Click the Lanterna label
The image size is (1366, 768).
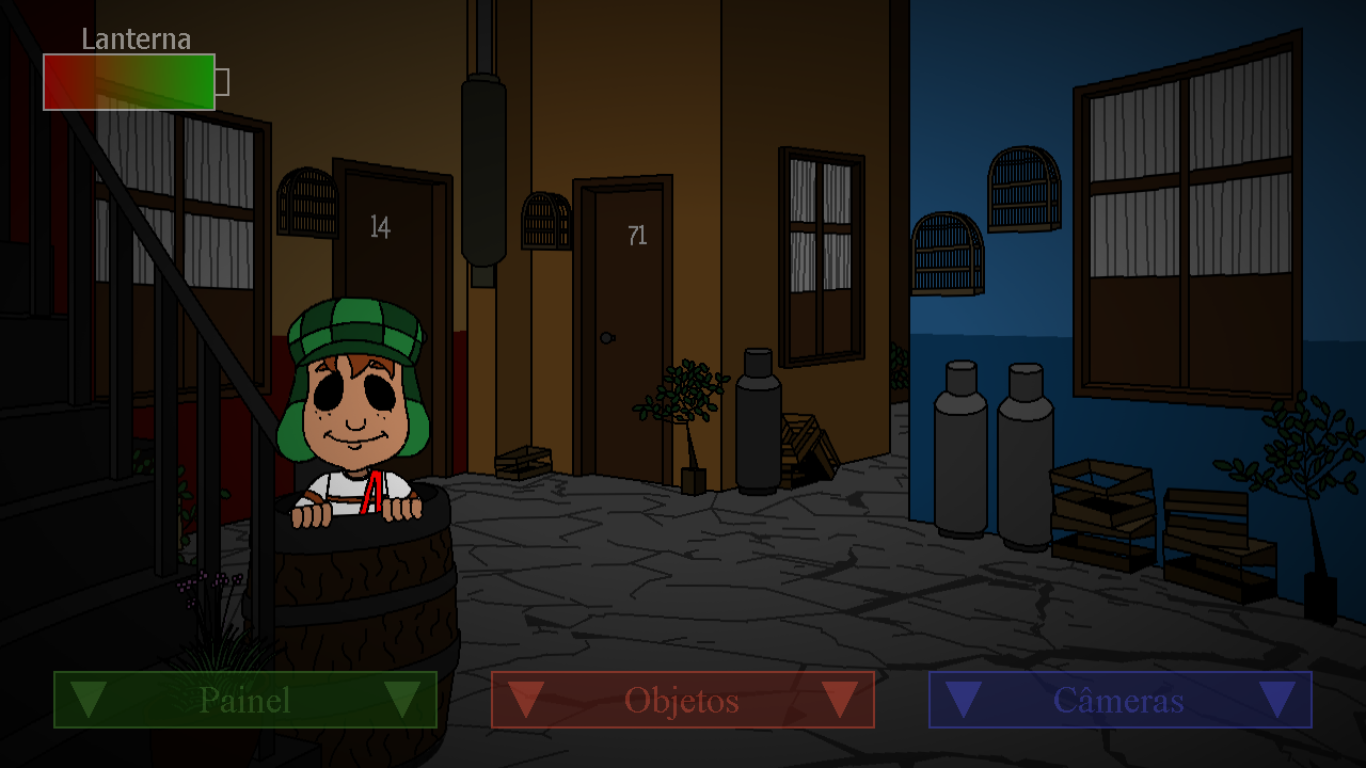coord(137,40)
